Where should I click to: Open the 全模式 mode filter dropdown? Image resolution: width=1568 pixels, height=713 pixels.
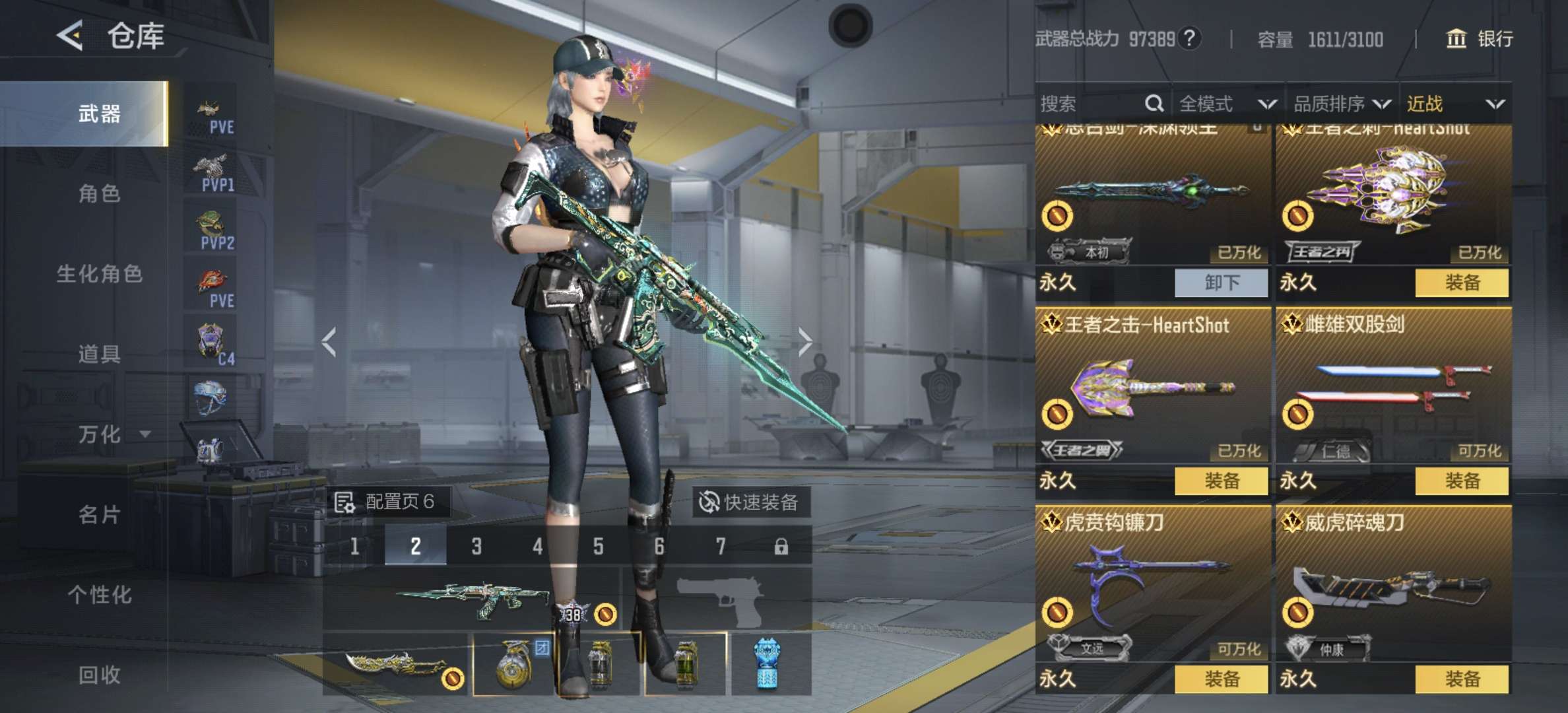tap(1227, 104)
